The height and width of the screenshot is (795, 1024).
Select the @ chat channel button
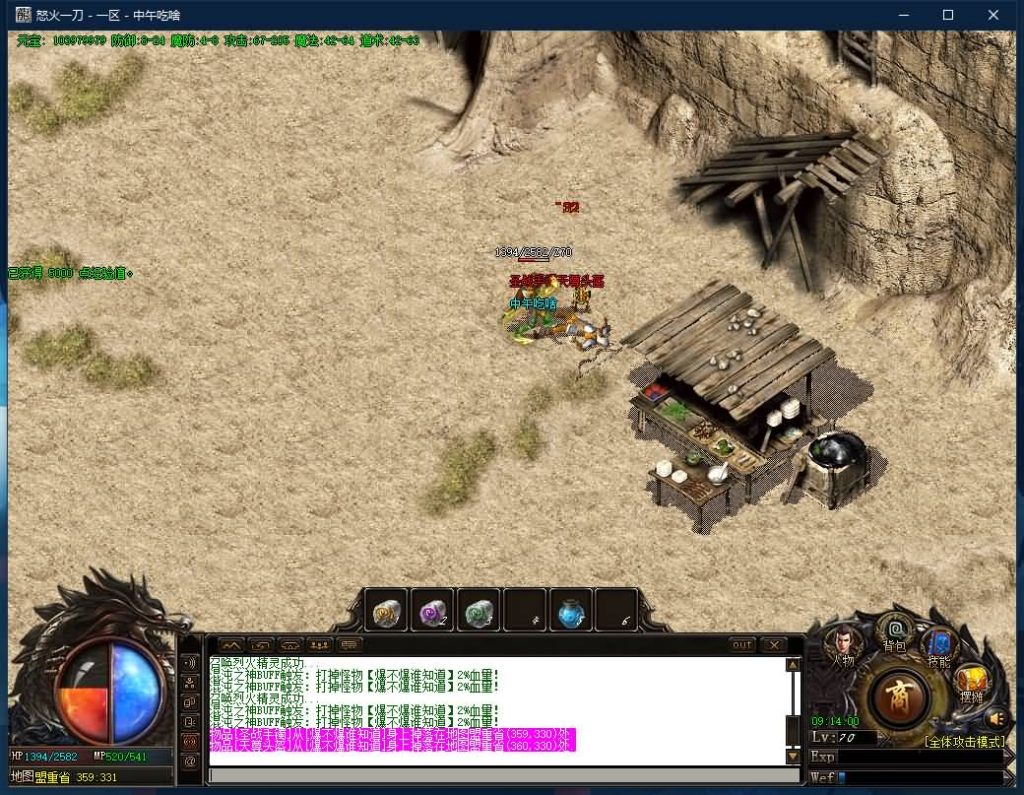coord(190,761)
